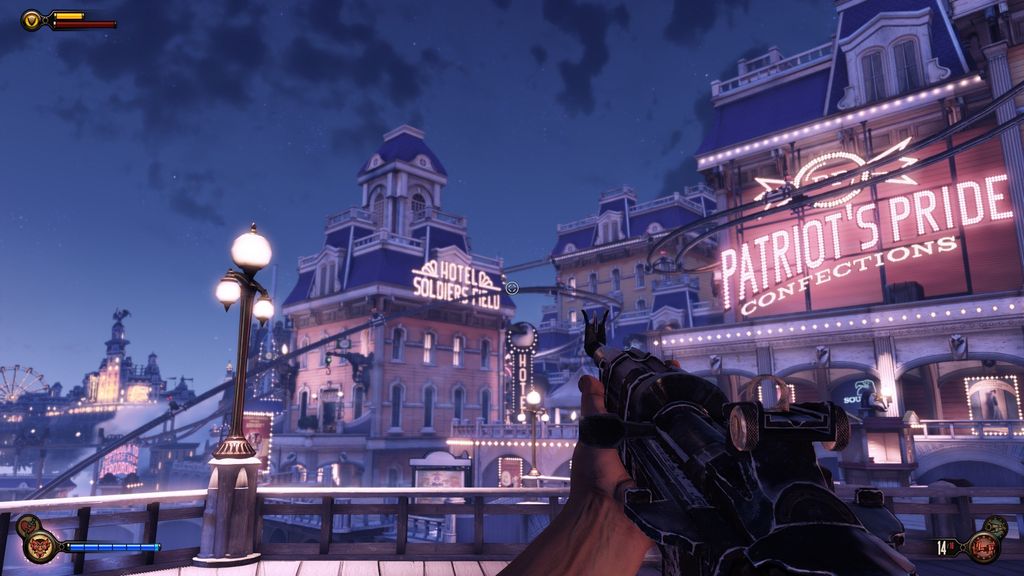Click the golden shield emblem icon

(x=32, y=19)
